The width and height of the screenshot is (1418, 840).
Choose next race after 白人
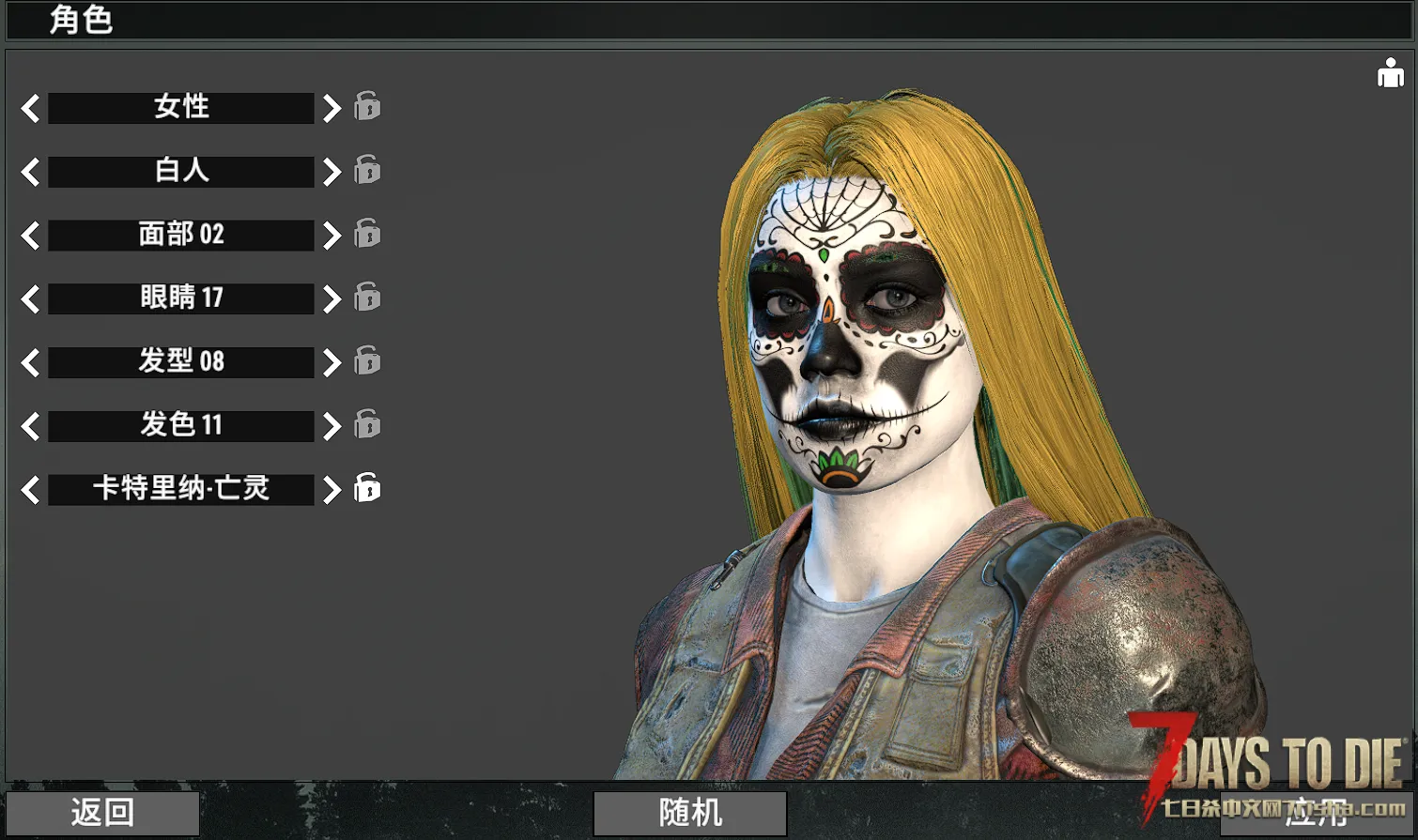(x=331, y=172)
